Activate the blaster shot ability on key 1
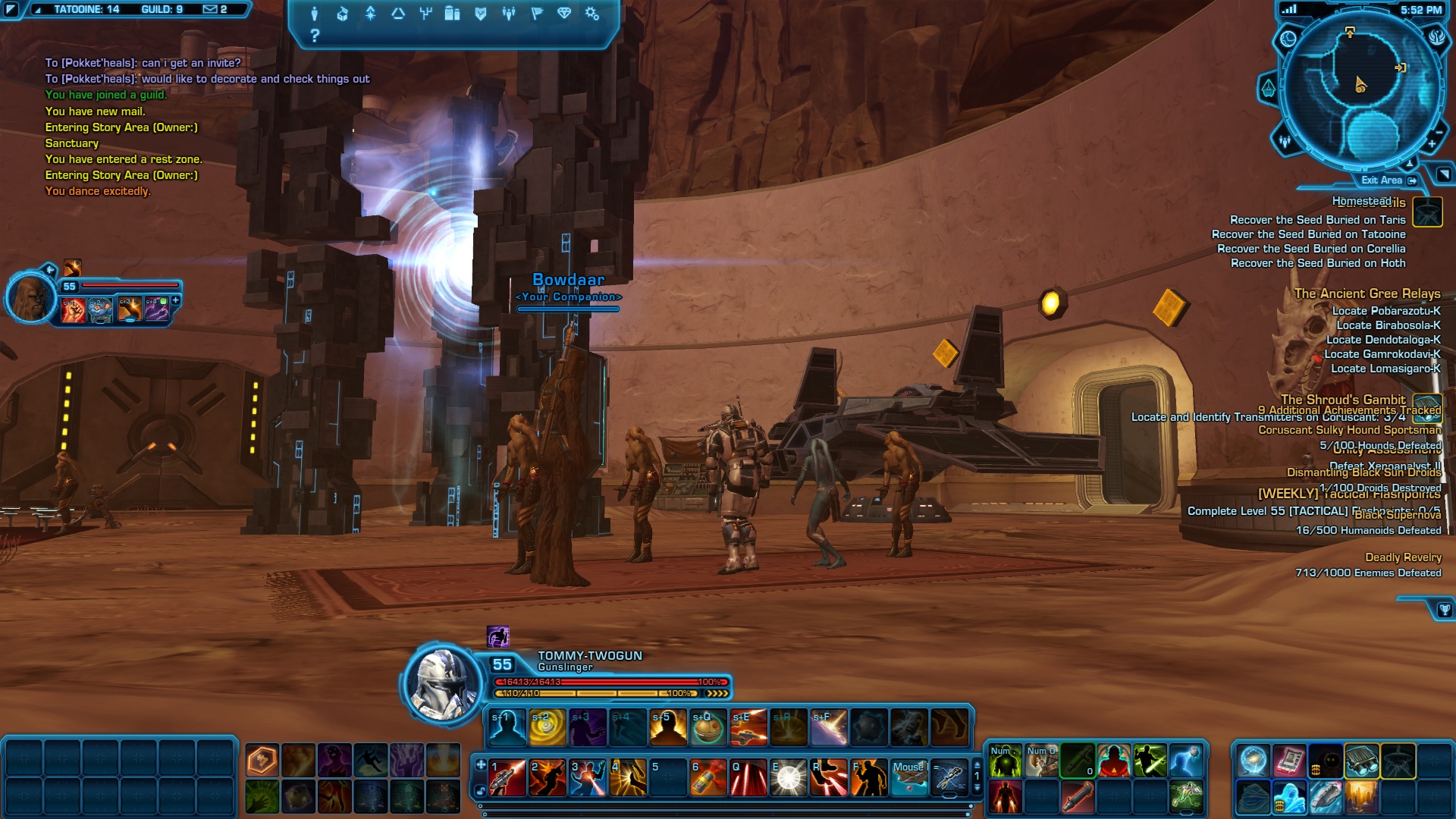This screenshot has width=1456, height=819. click(507, 778)
